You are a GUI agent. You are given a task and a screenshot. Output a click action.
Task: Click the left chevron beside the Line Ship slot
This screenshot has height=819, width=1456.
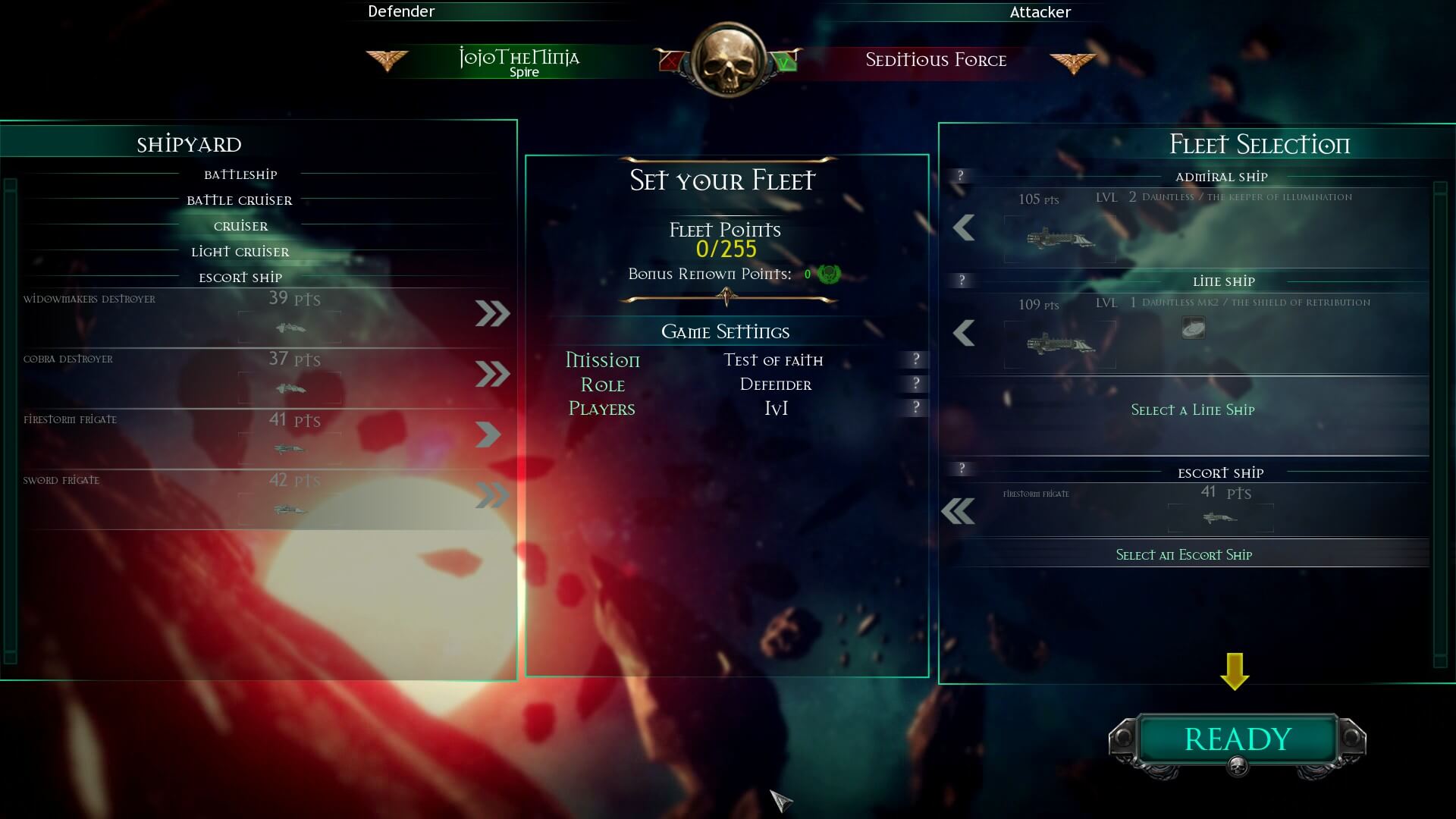[x=964, y=331]
